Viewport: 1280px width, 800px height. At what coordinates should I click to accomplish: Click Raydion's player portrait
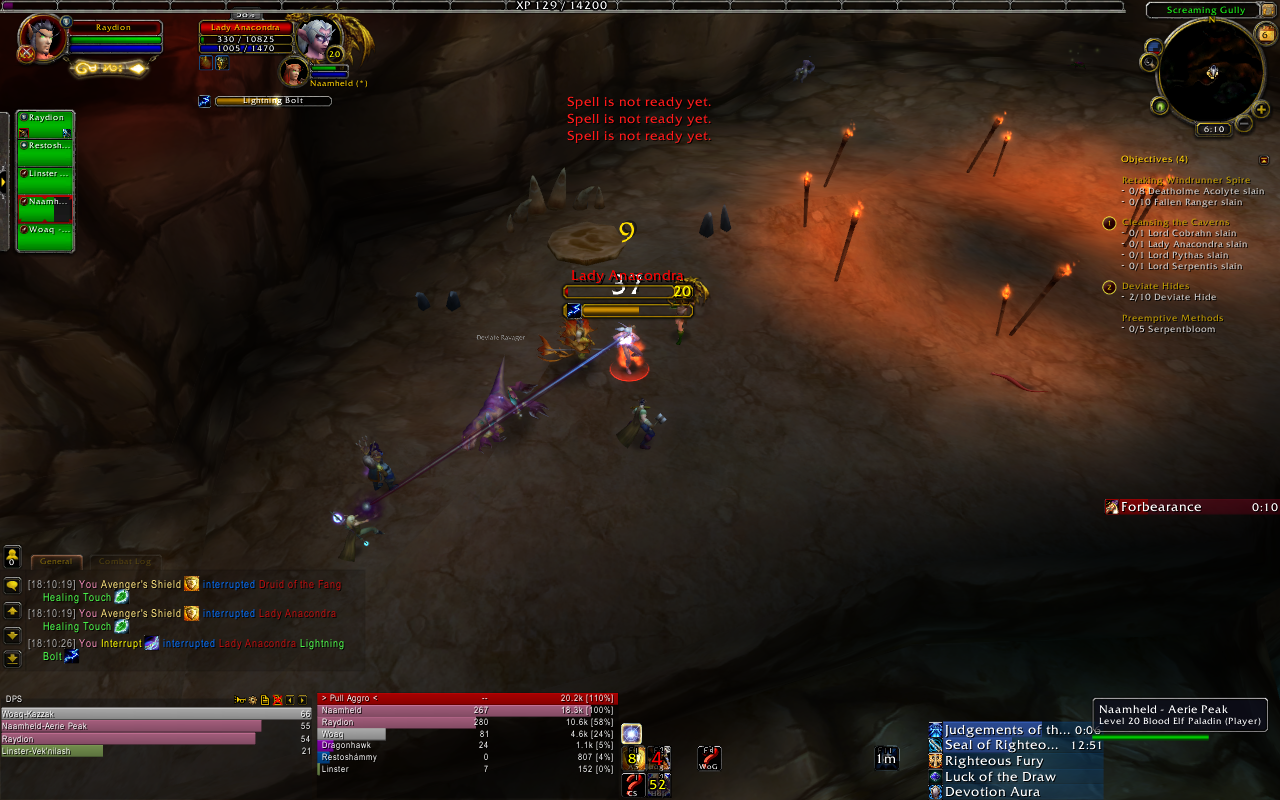pyautogui.click(x=42, y=38)
